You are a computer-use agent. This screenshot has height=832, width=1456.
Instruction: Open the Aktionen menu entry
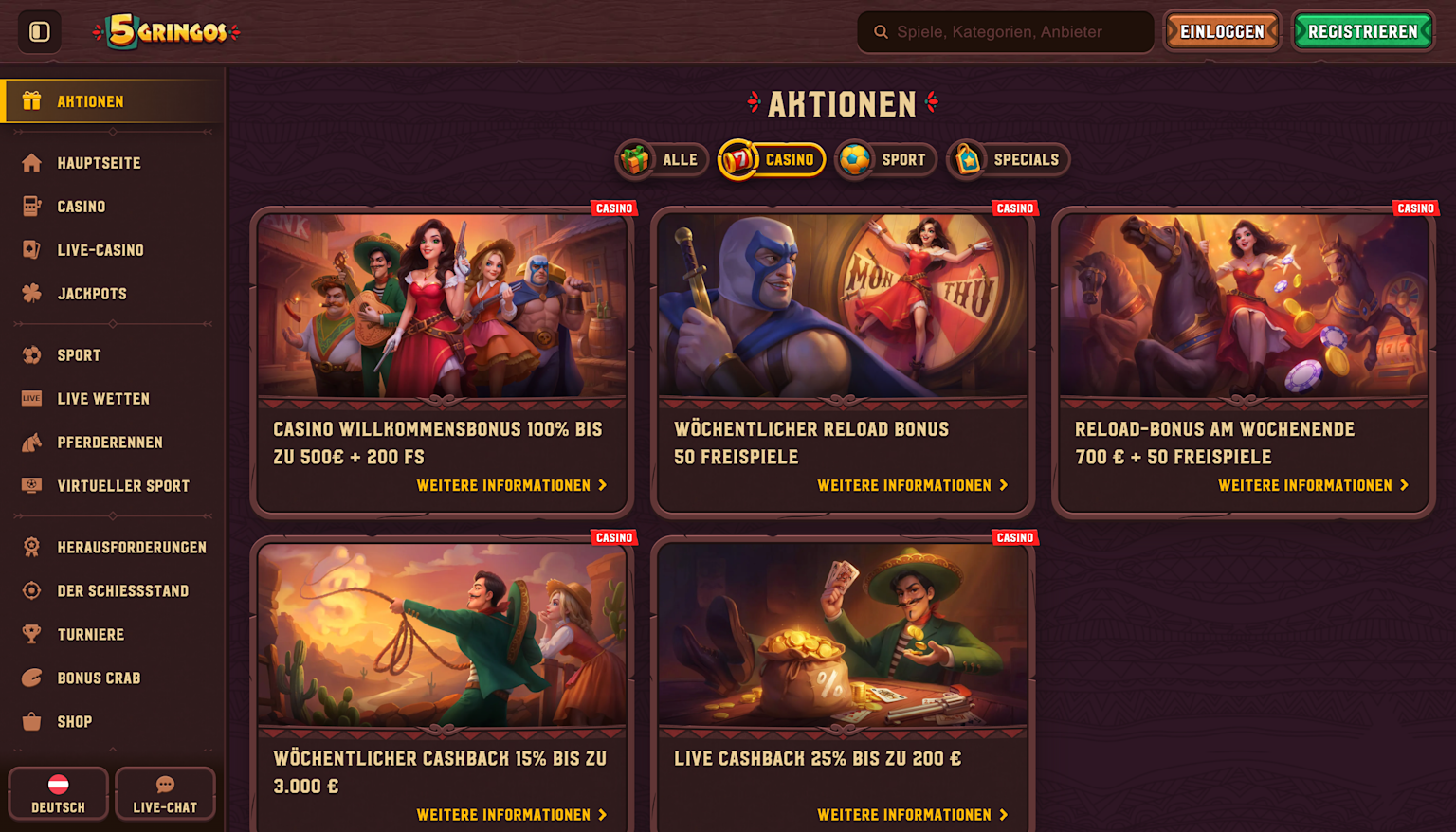[x=91, y=101]
